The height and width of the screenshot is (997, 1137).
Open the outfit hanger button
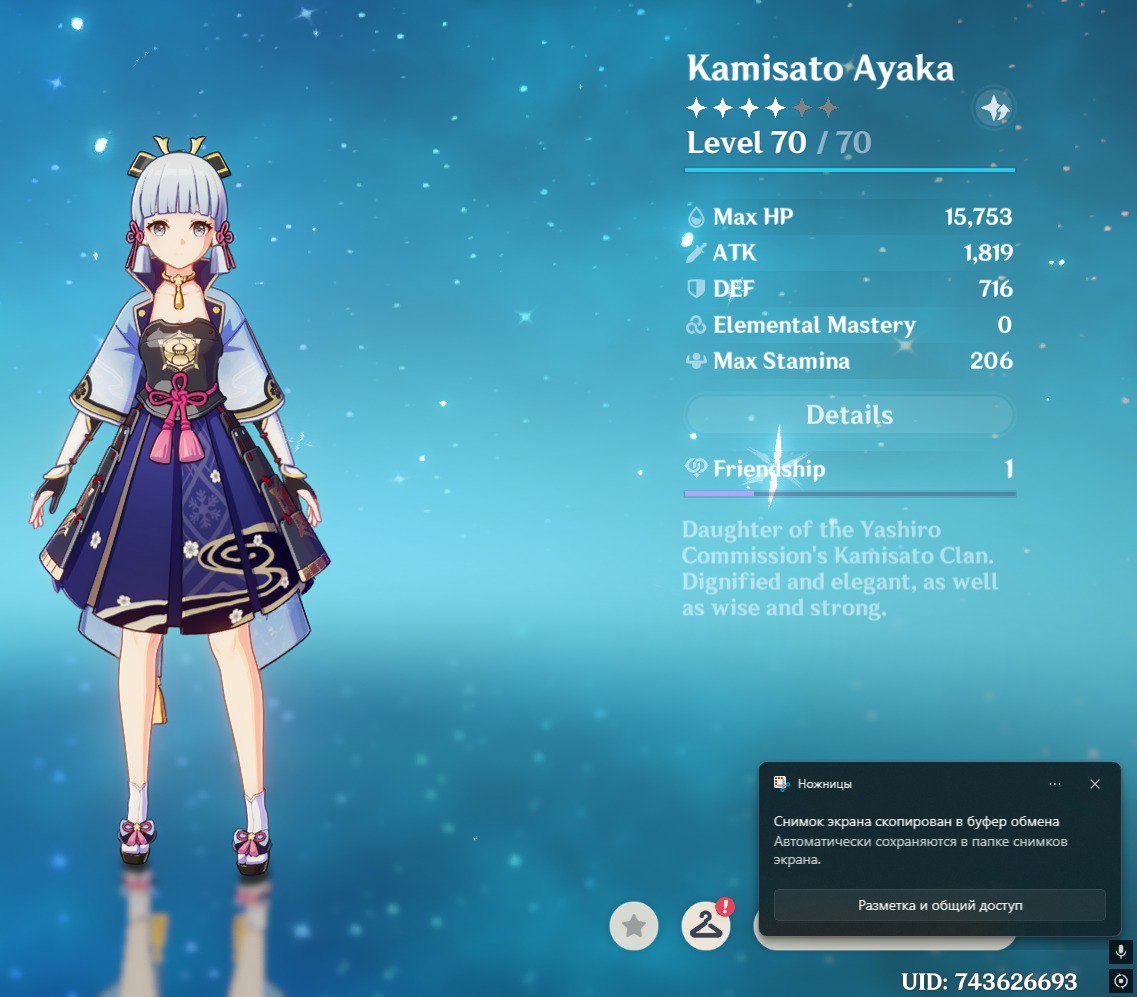click(x=706, y=927)
